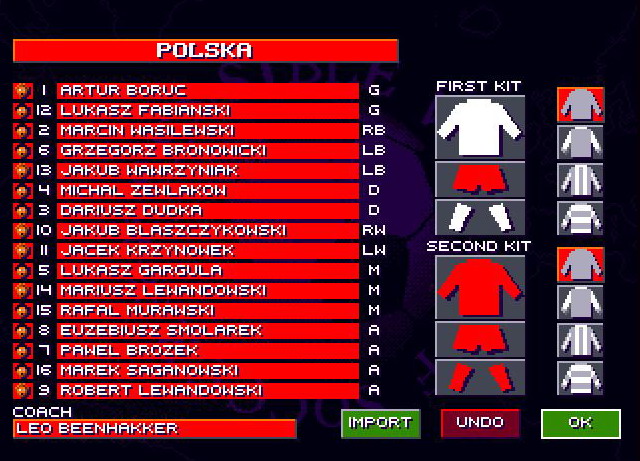Confirm the team with the OK button
Screen dimensions: 640x461
pyautogui.click(x=580, y=423)
